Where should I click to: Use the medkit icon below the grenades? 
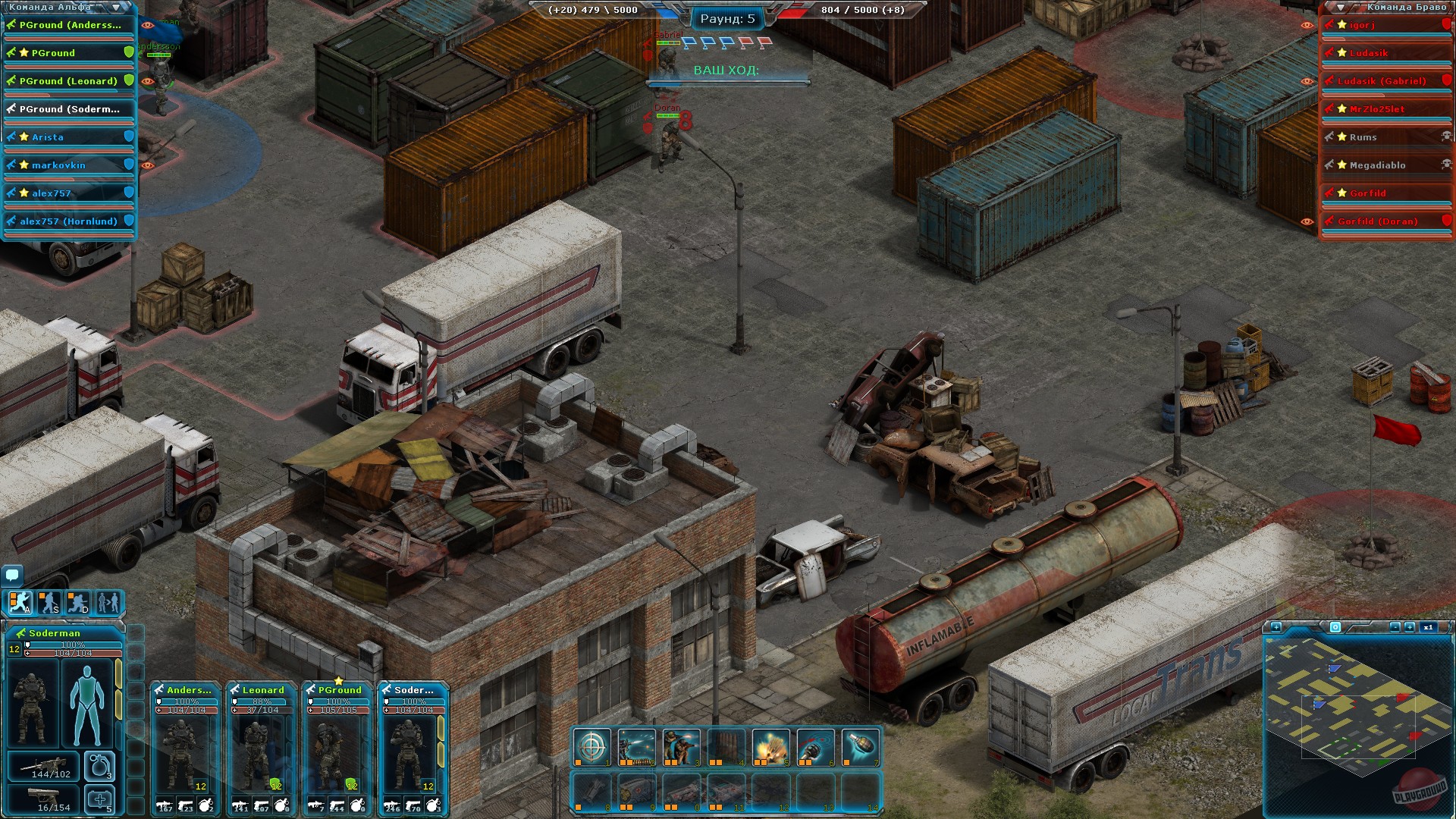tap(100, 799)
